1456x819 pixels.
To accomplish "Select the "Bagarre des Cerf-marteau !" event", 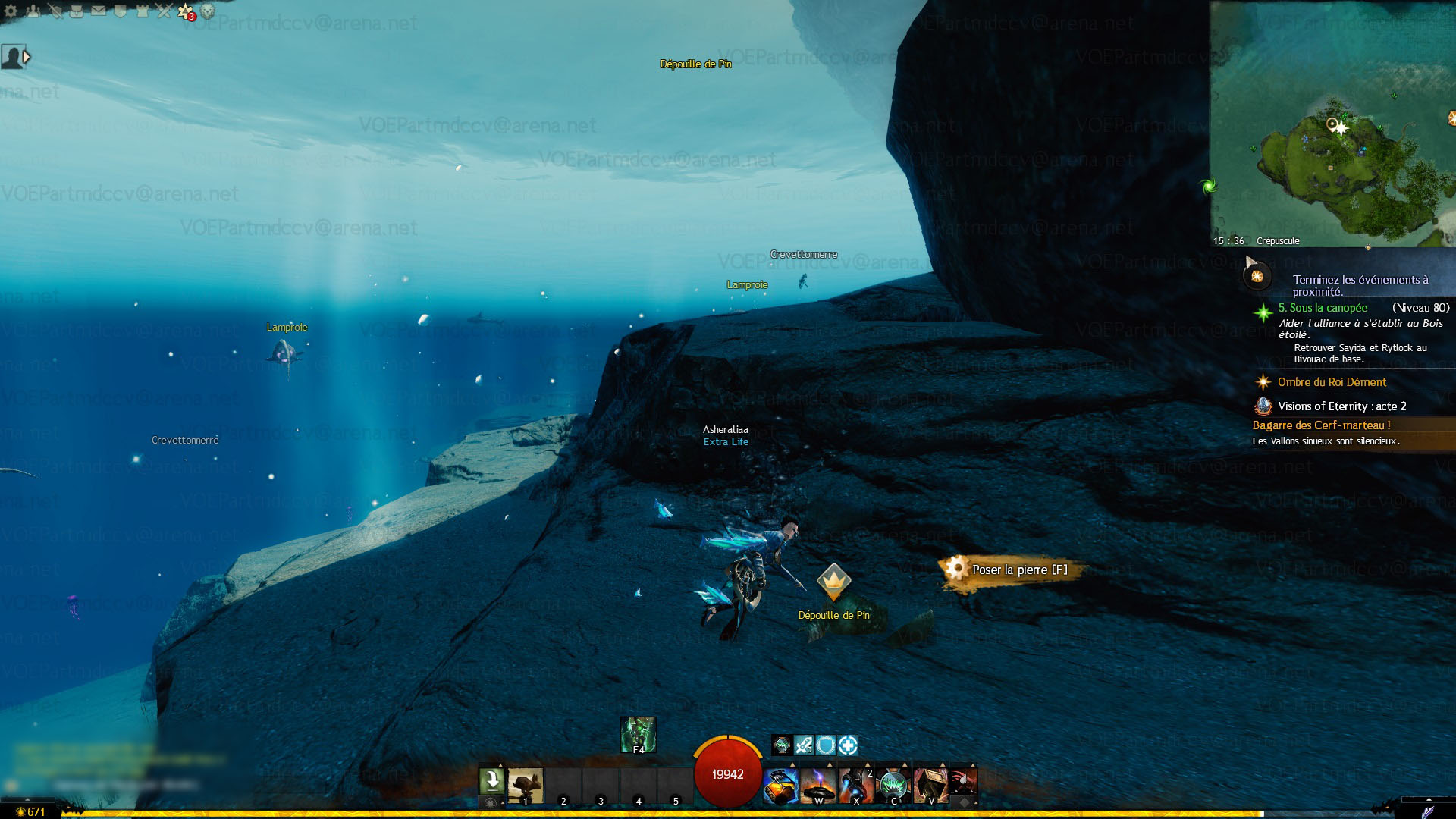I will 1321,425.
